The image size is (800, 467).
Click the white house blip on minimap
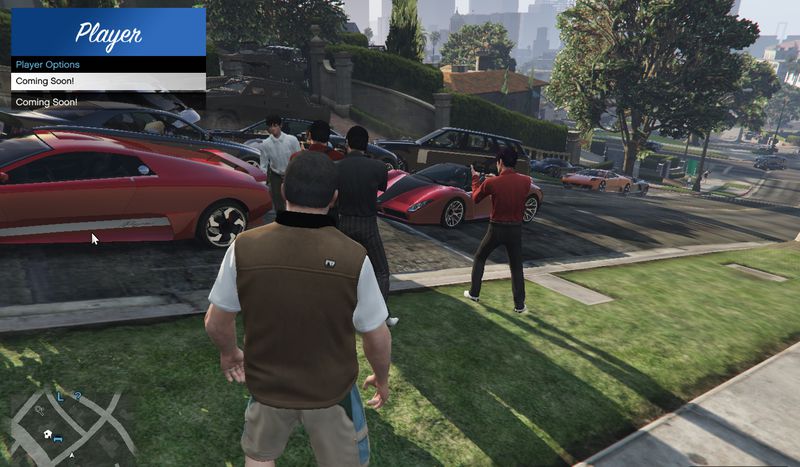[46, 433]
